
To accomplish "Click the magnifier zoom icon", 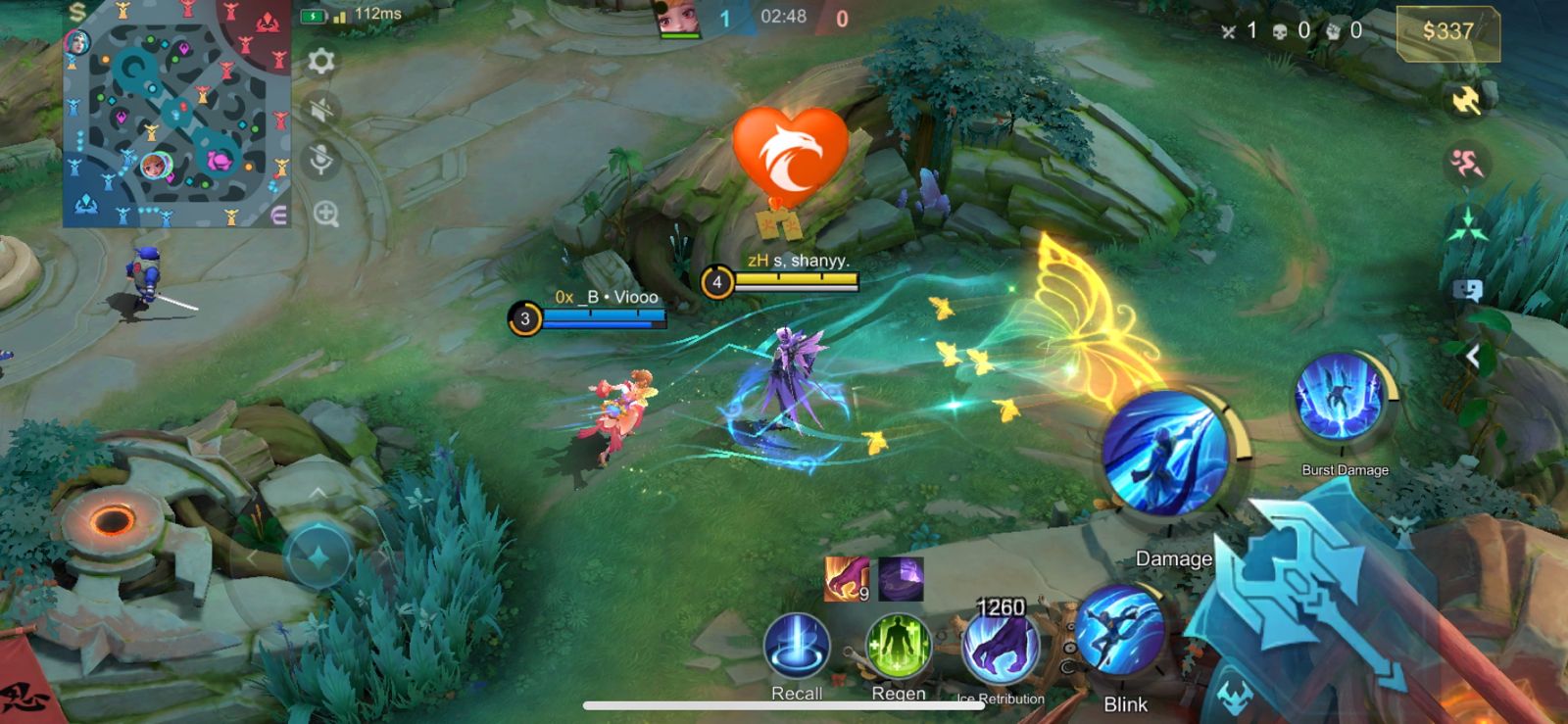I will coord(326,214).
